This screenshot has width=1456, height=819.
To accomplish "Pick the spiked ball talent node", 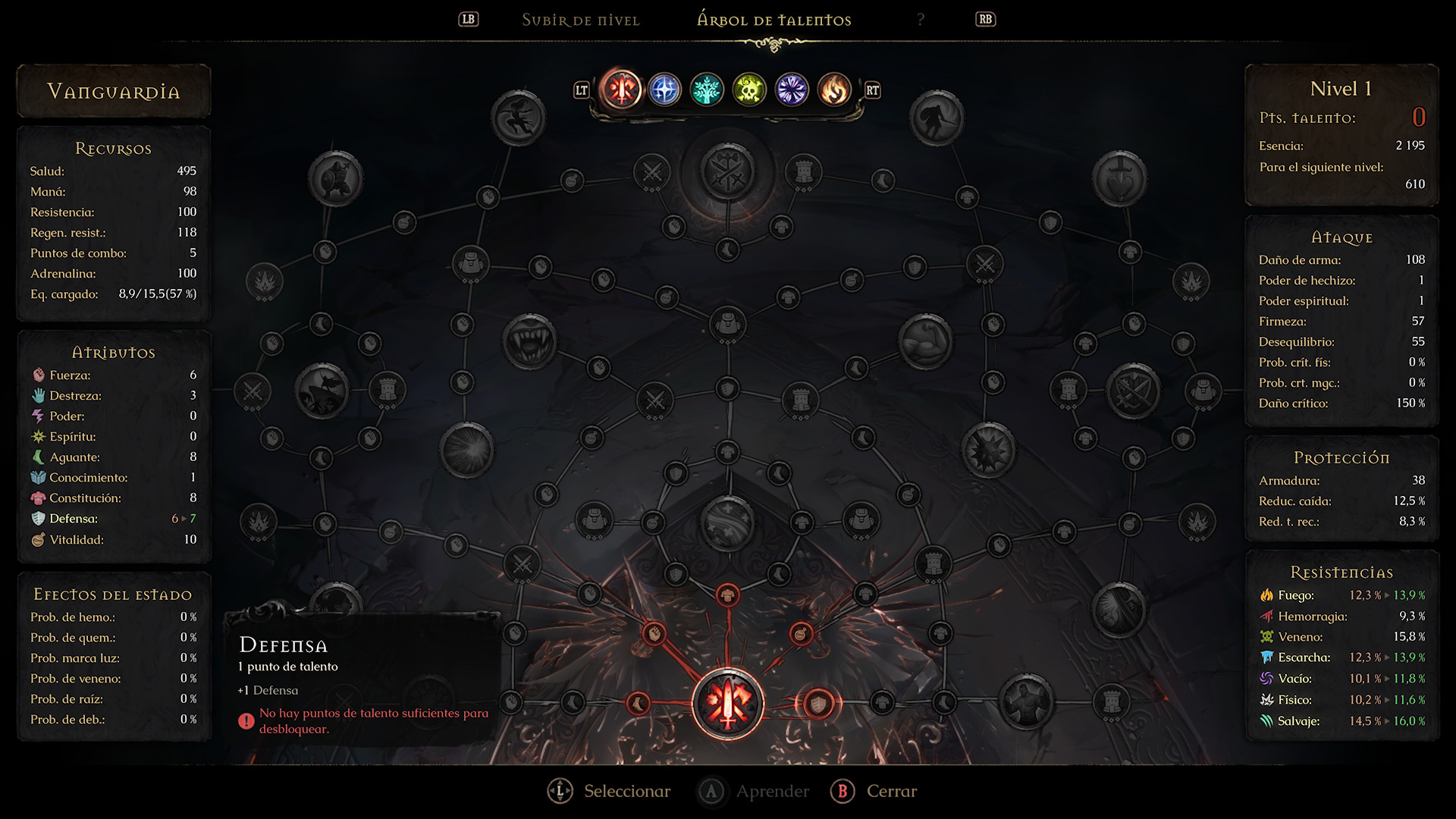I will click(x=988, y=450).
